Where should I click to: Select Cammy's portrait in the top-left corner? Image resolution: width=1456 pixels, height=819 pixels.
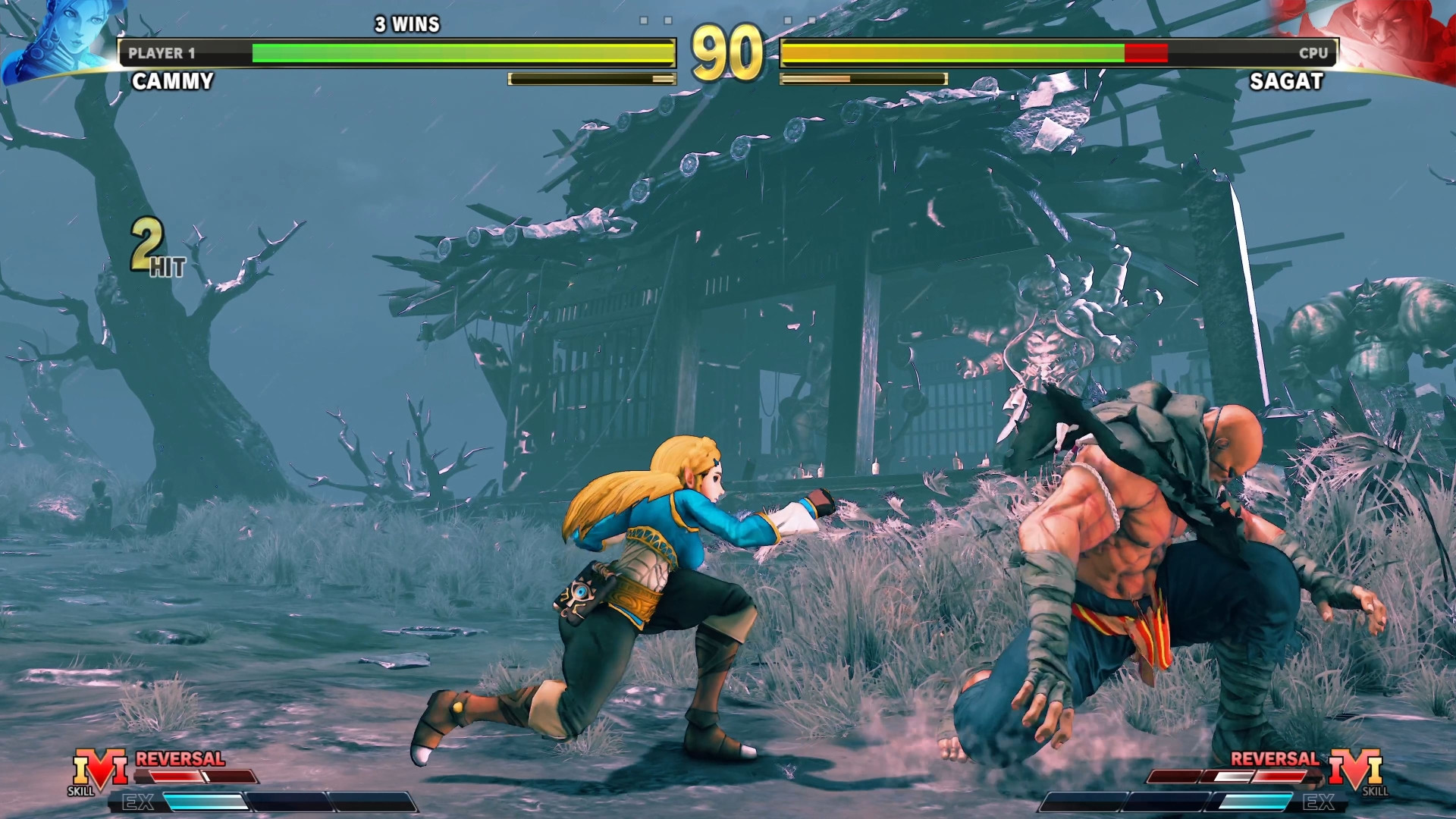57,34
